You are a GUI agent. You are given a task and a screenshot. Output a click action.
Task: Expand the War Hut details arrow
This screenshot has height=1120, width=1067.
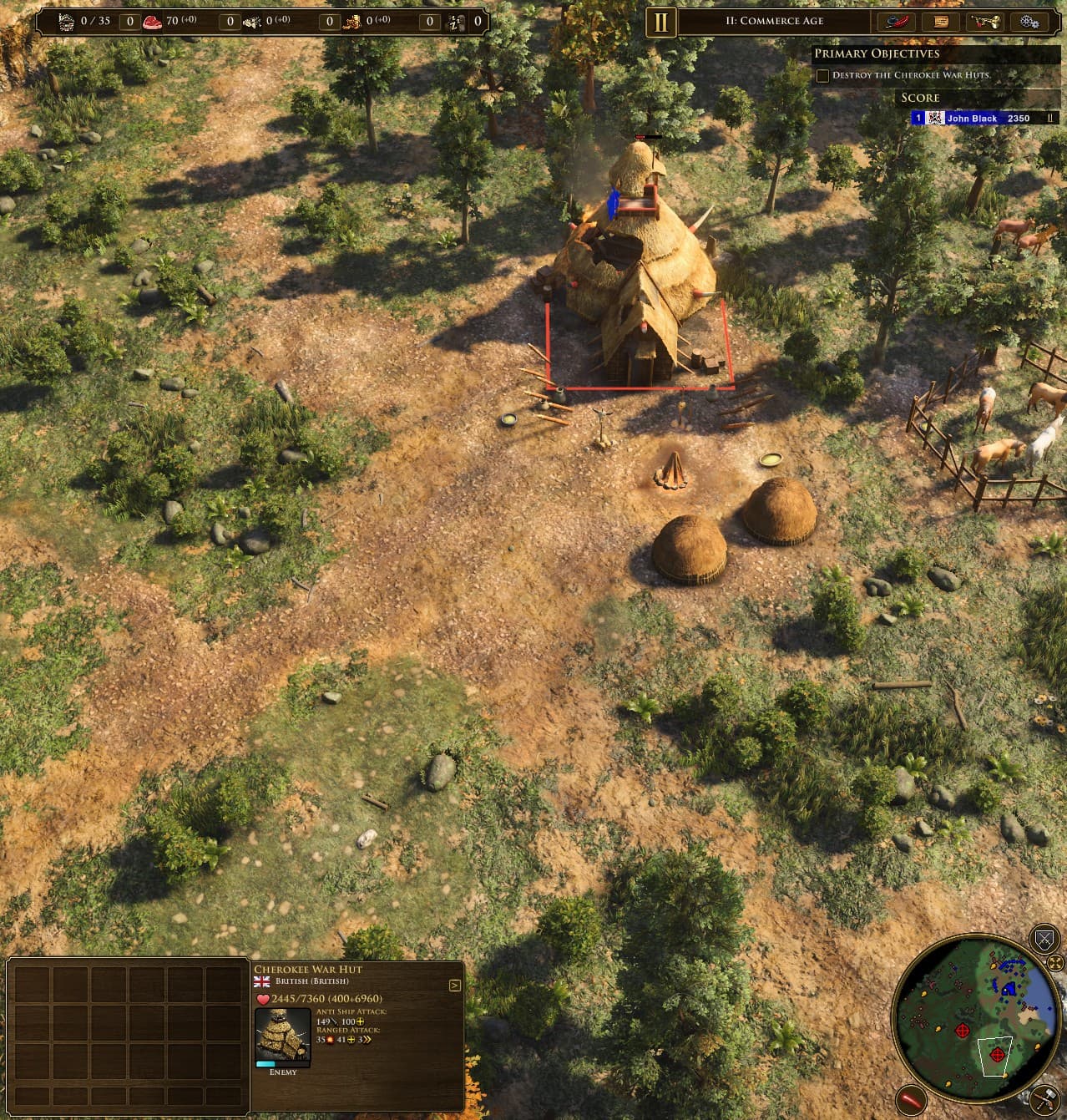click(455, 986)
